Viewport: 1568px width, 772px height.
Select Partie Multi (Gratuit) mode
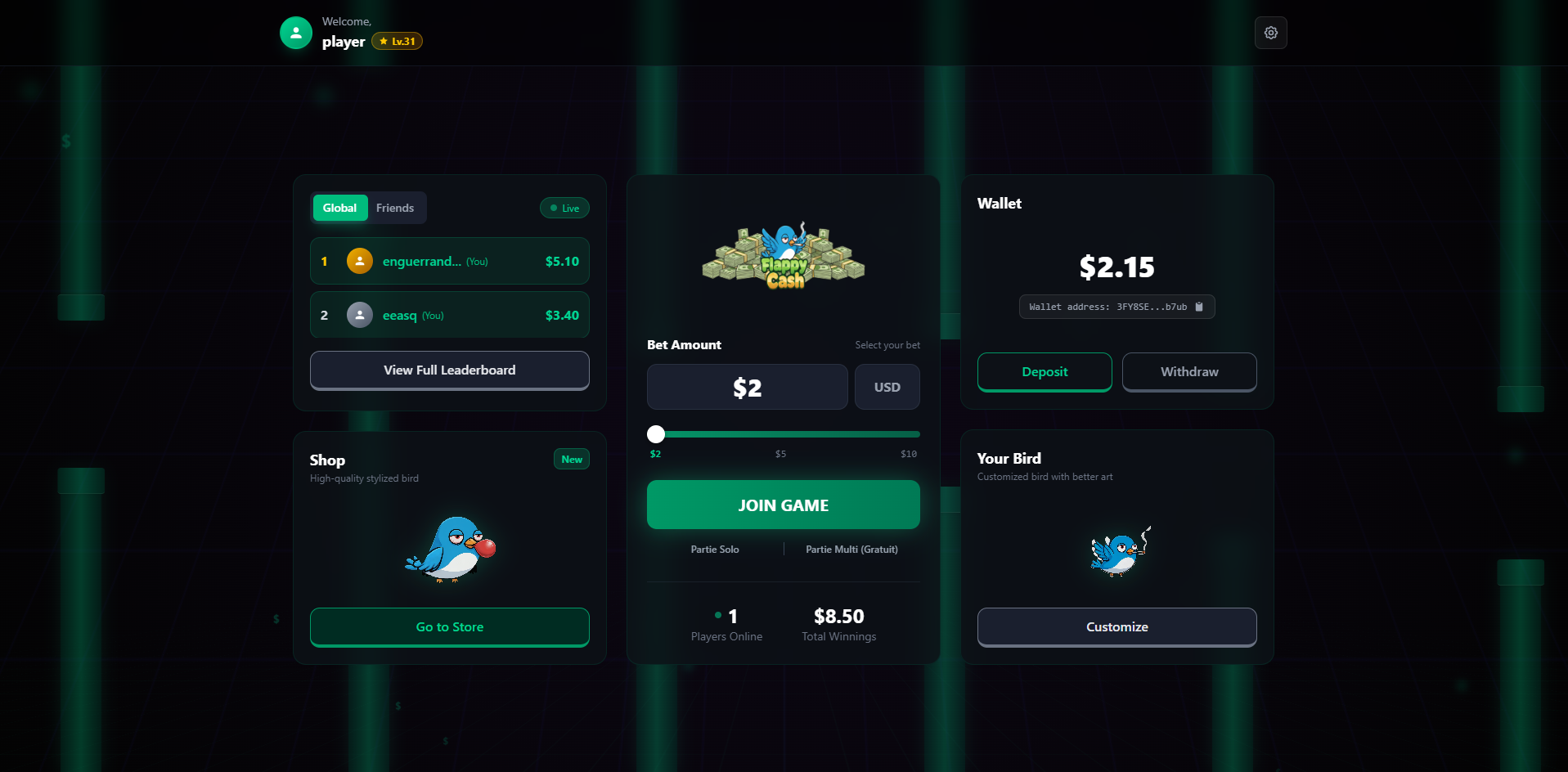[x=851, y=549]
